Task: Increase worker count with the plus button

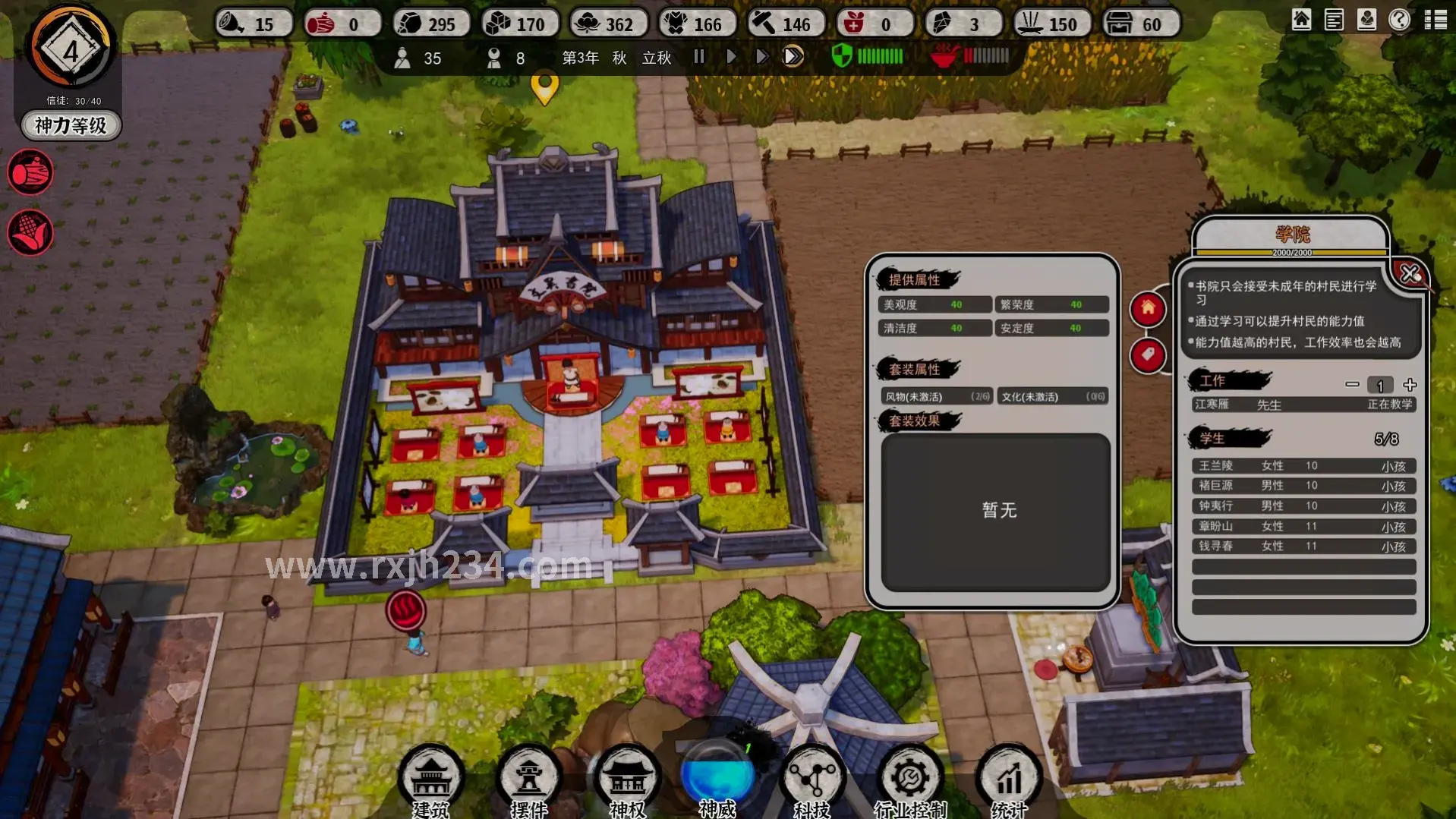Action: [1410, 385]
